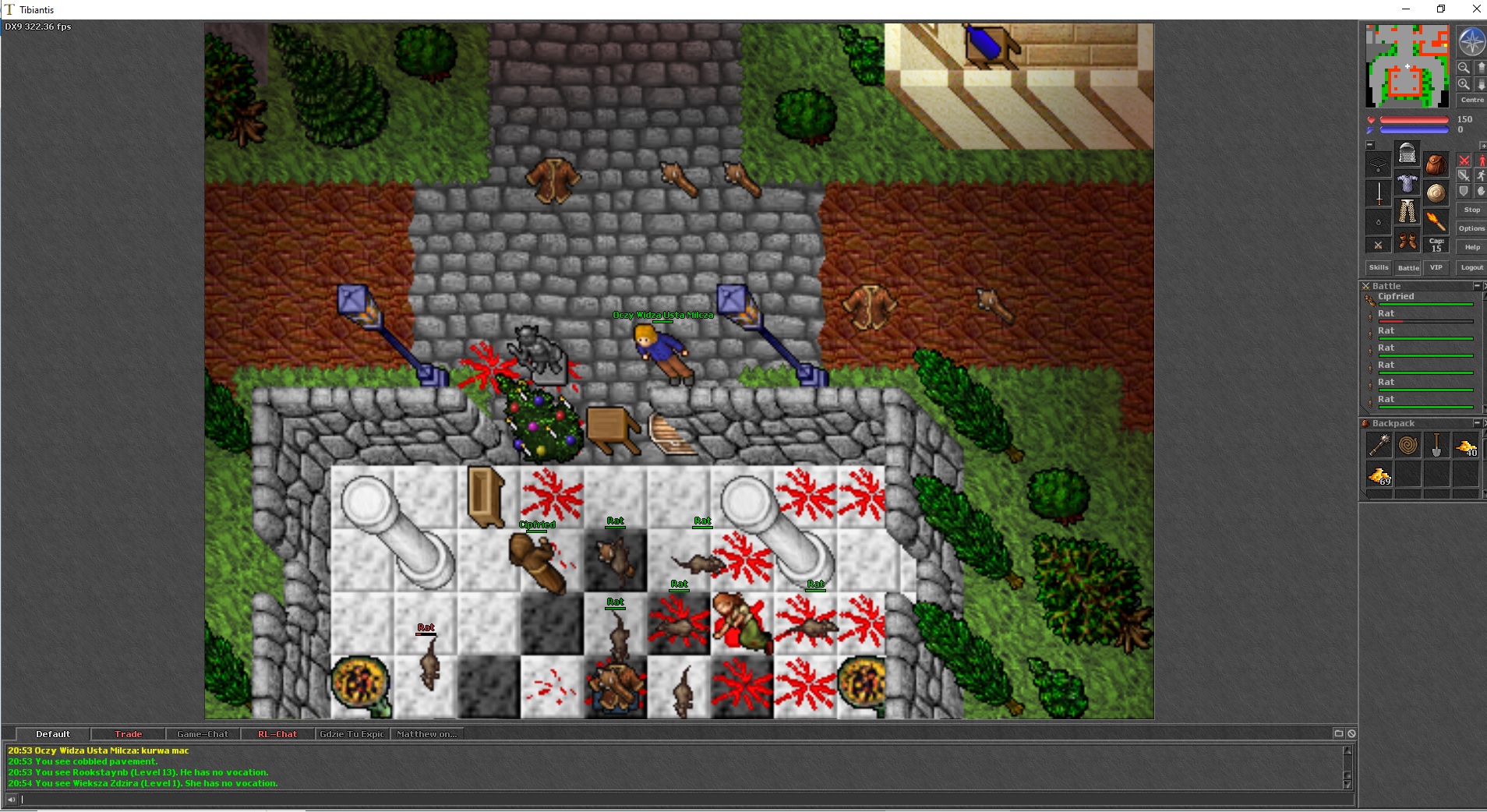Select the sword in weapon slot
The width and height of the screenshot is (1487, 812).
(1379, 192)
